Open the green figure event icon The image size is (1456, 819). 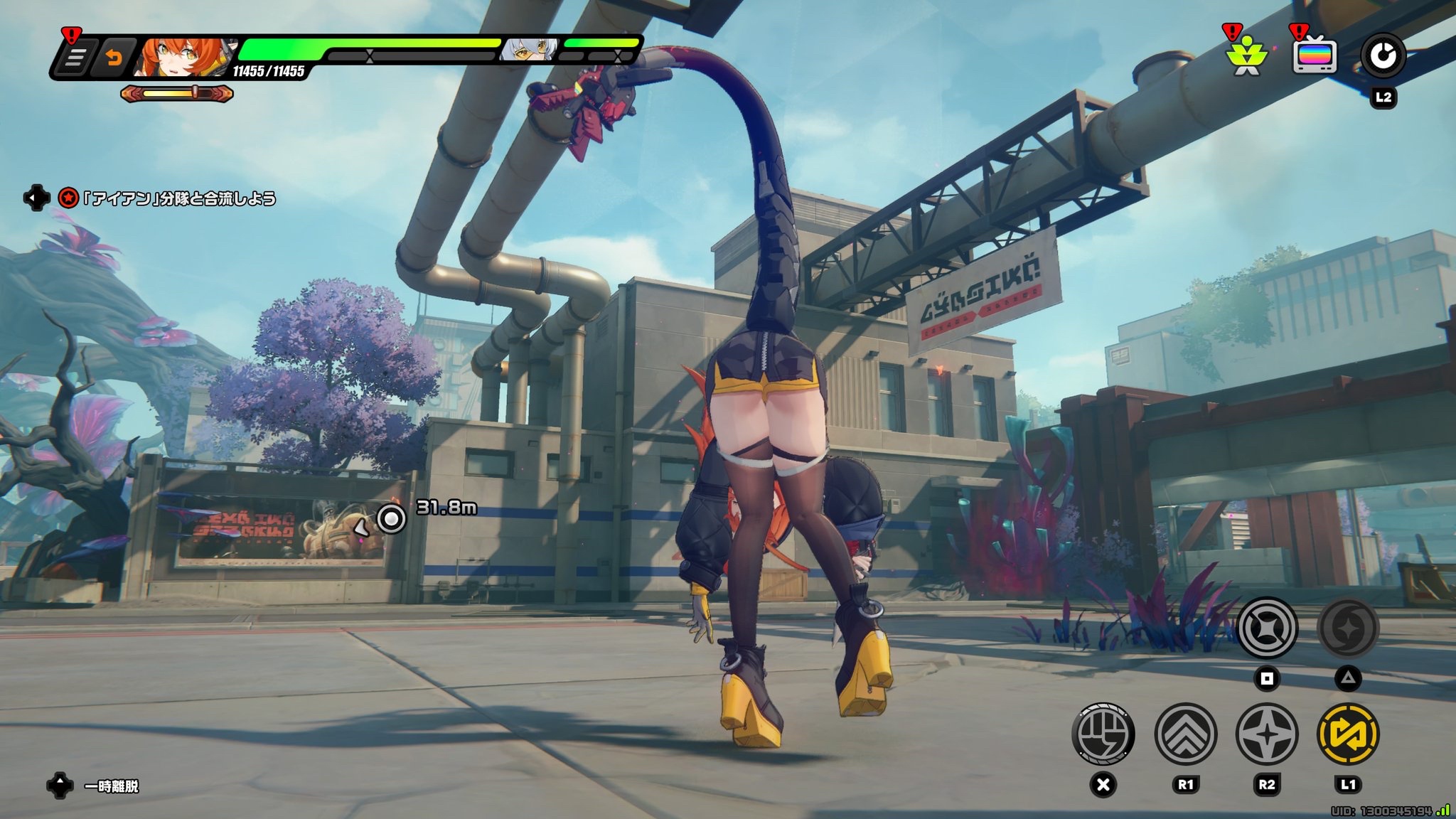1247,56
